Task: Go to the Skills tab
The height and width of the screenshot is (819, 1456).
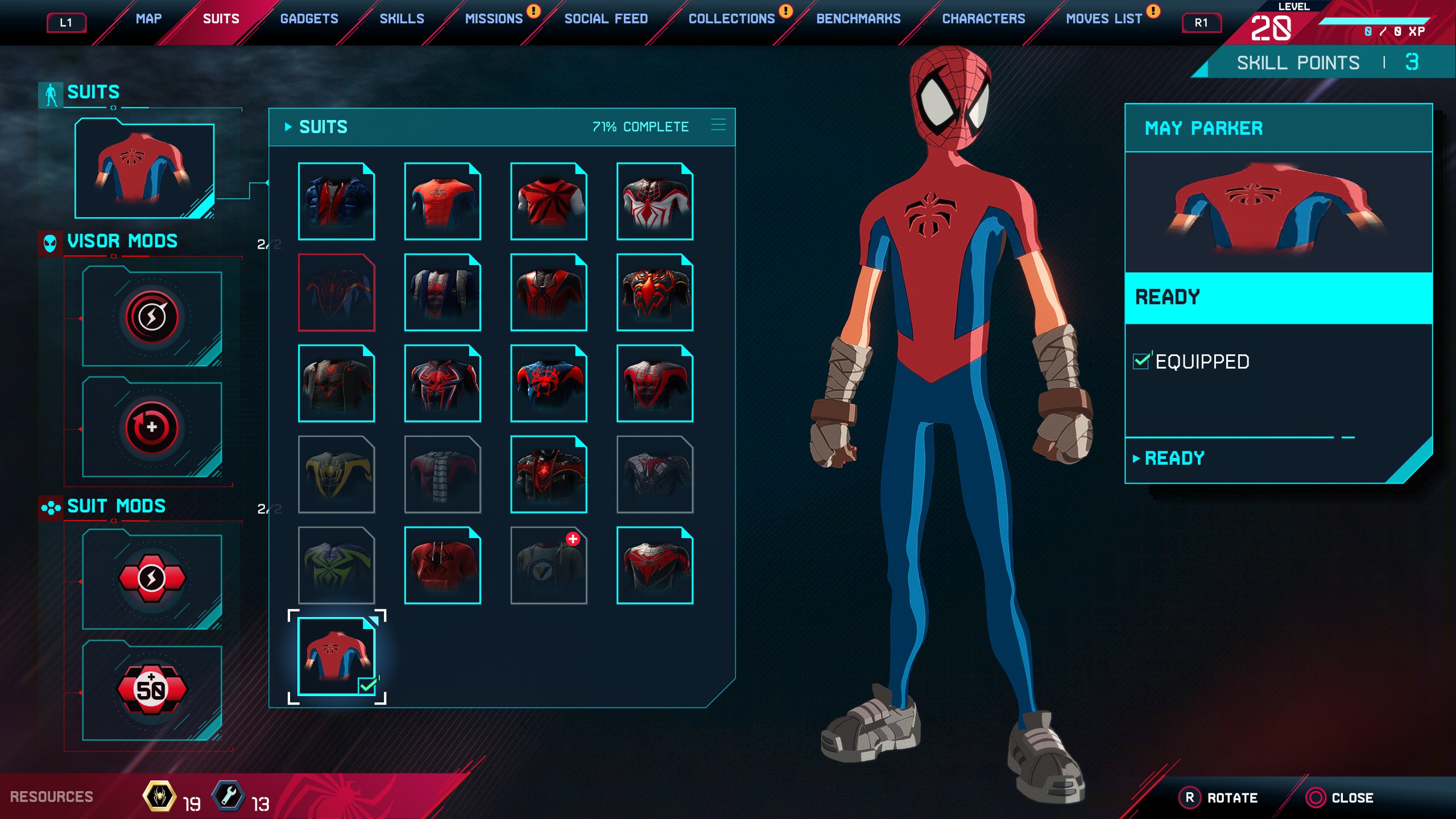Action: [x=402, y=19]
